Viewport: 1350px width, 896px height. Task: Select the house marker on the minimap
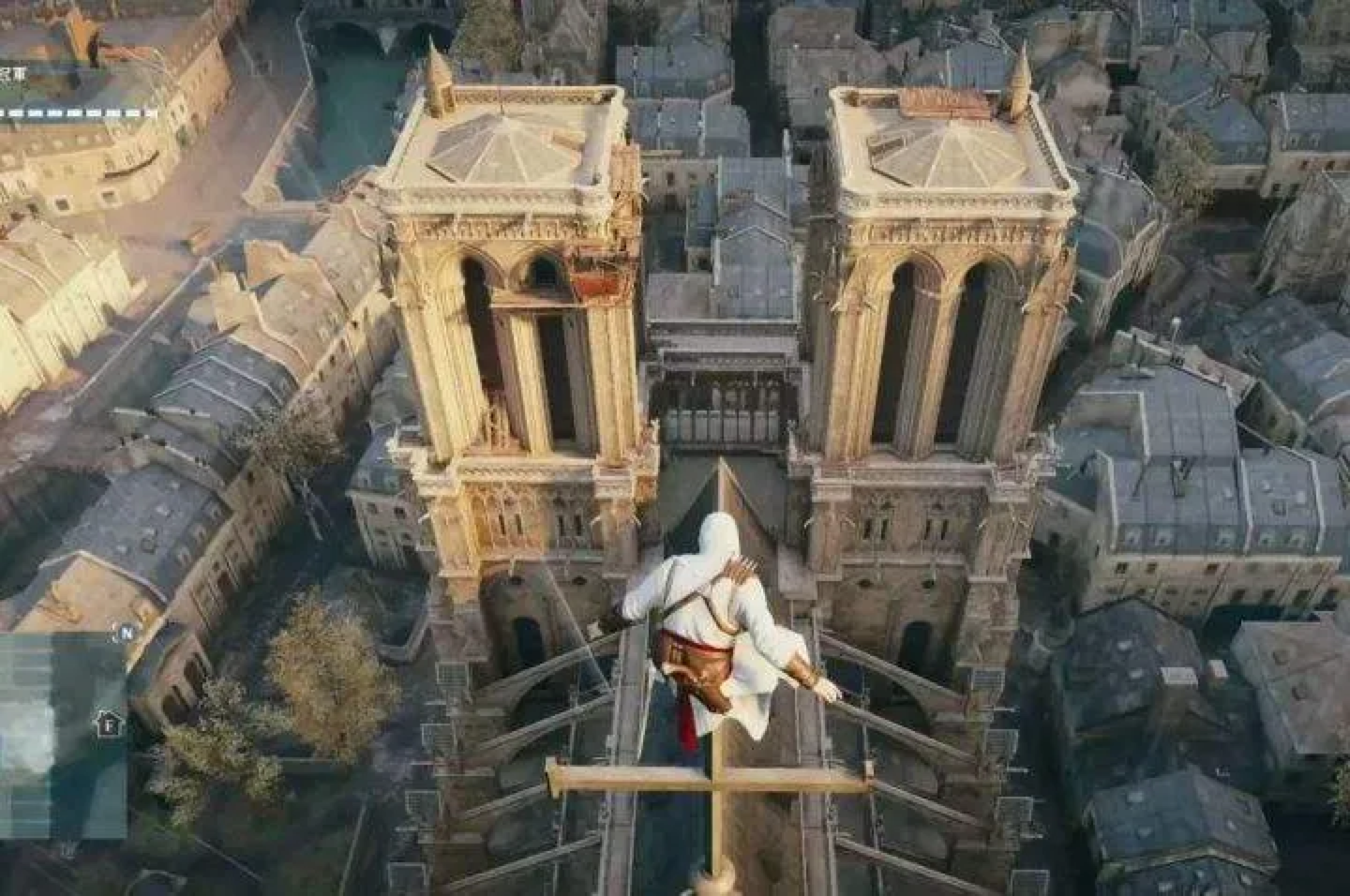[x=110, y=724]
